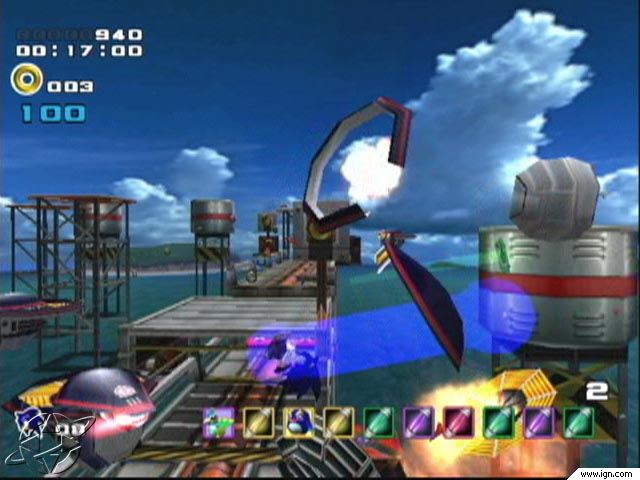Choose the crimson red capsule slot

458,421
